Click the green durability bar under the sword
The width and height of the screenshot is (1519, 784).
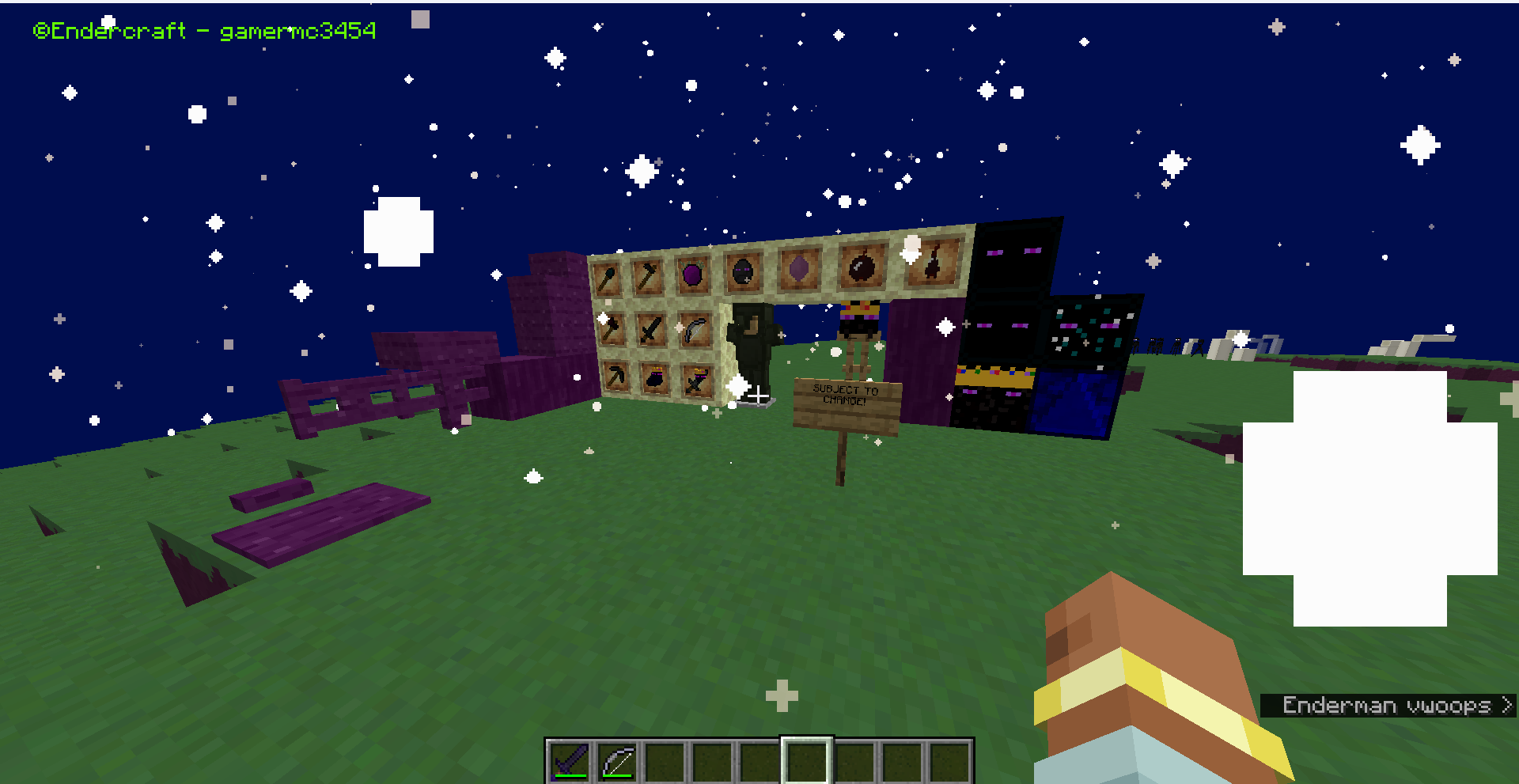[x=570, y=776]
